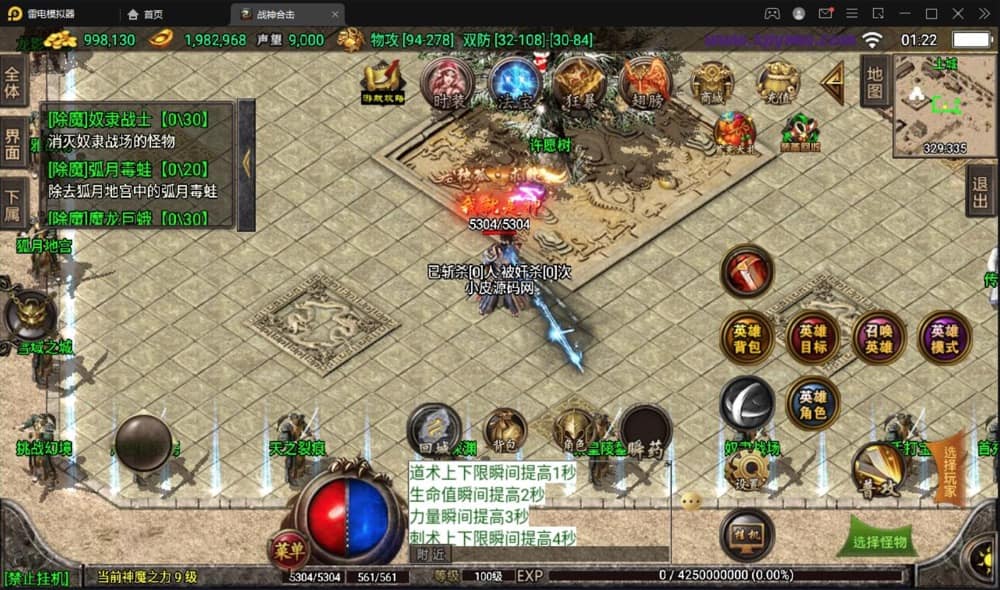Click the 退出 exit button

[x=980, y=191]
